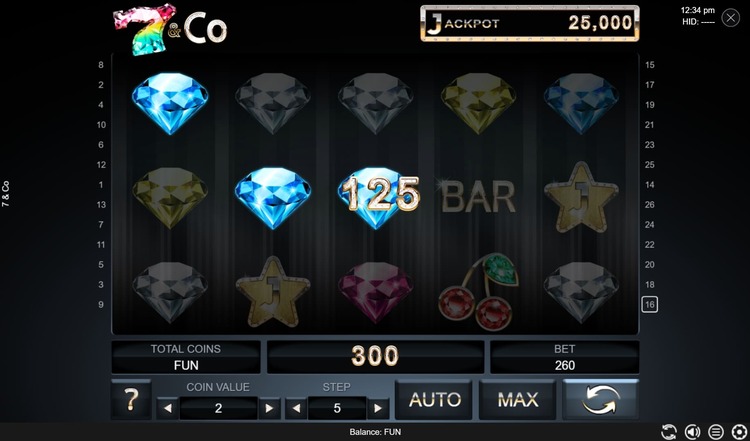
Task: Select payline number 16
Action: 649,304
